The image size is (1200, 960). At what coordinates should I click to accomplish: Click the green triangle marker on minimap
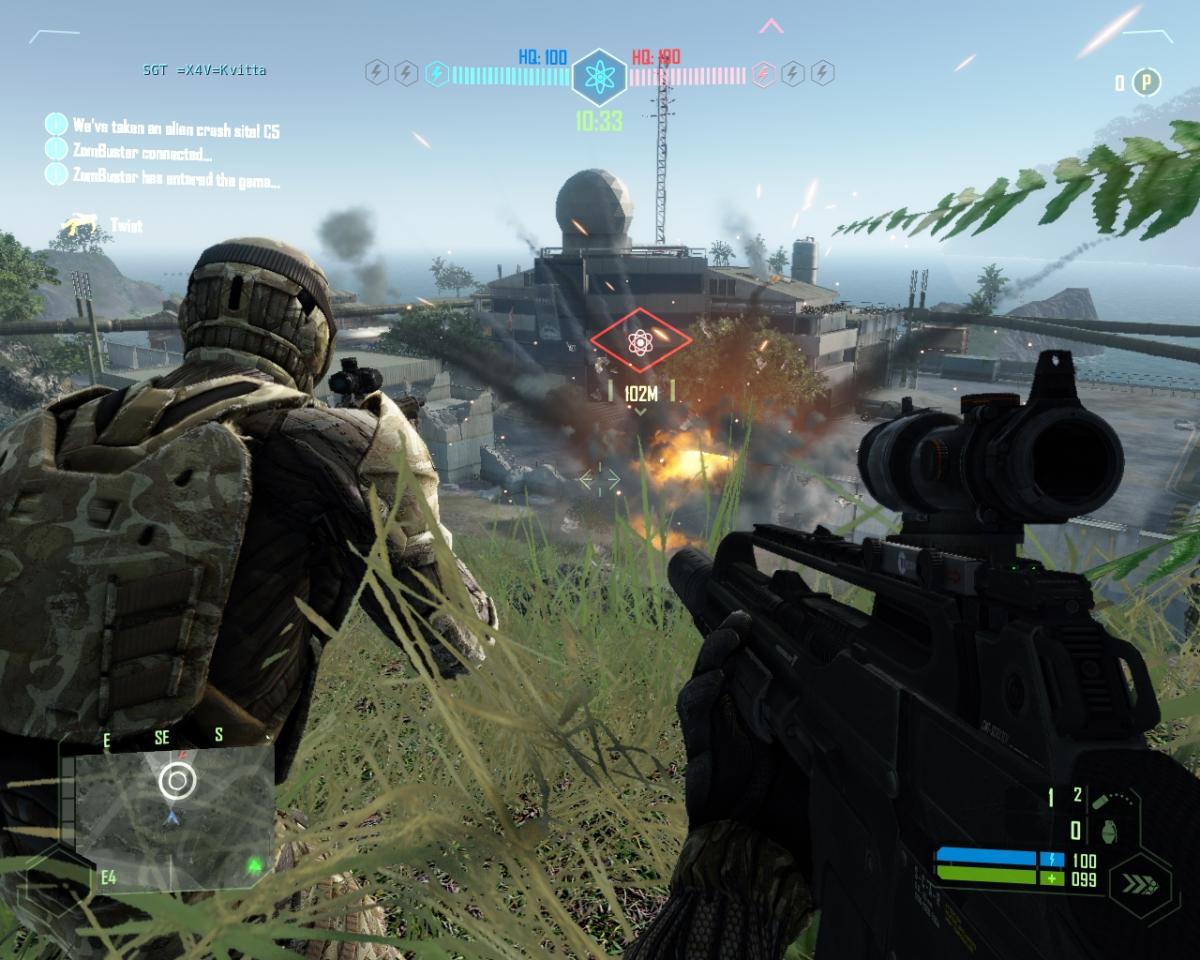tap(255, 864)
